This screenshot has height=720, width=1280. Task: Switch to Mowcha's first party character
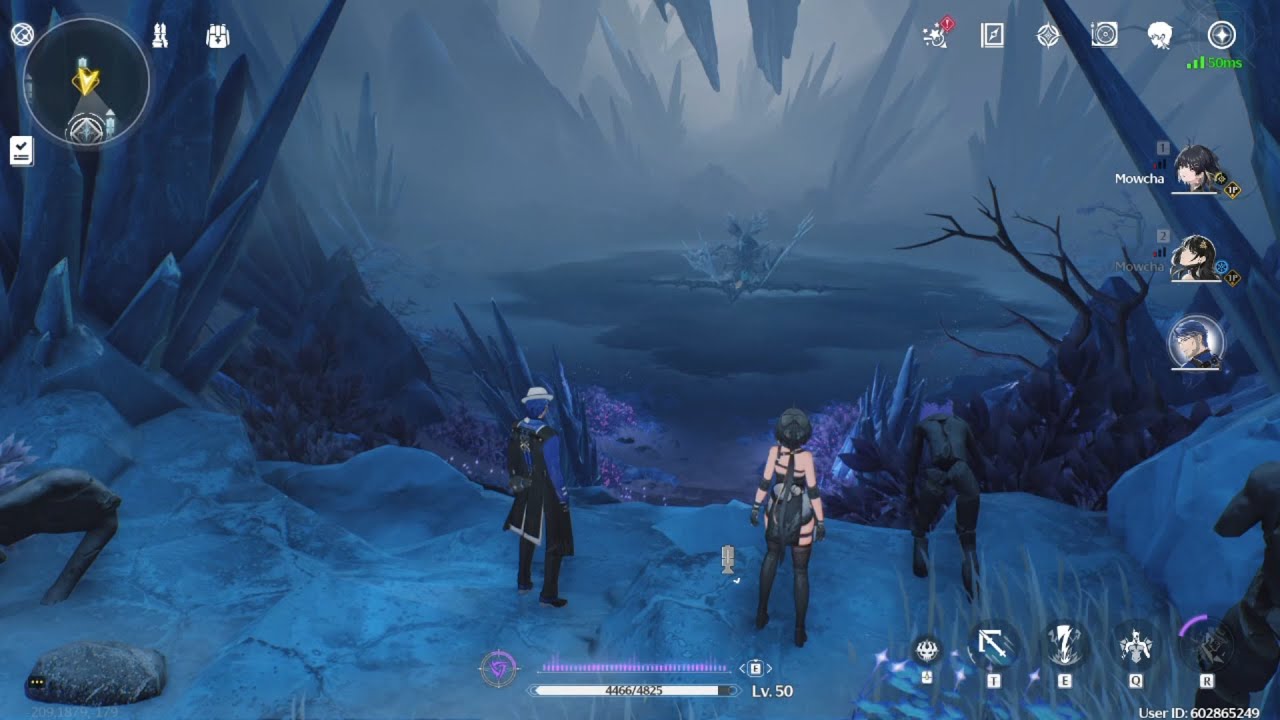(x=1194, y=168)
